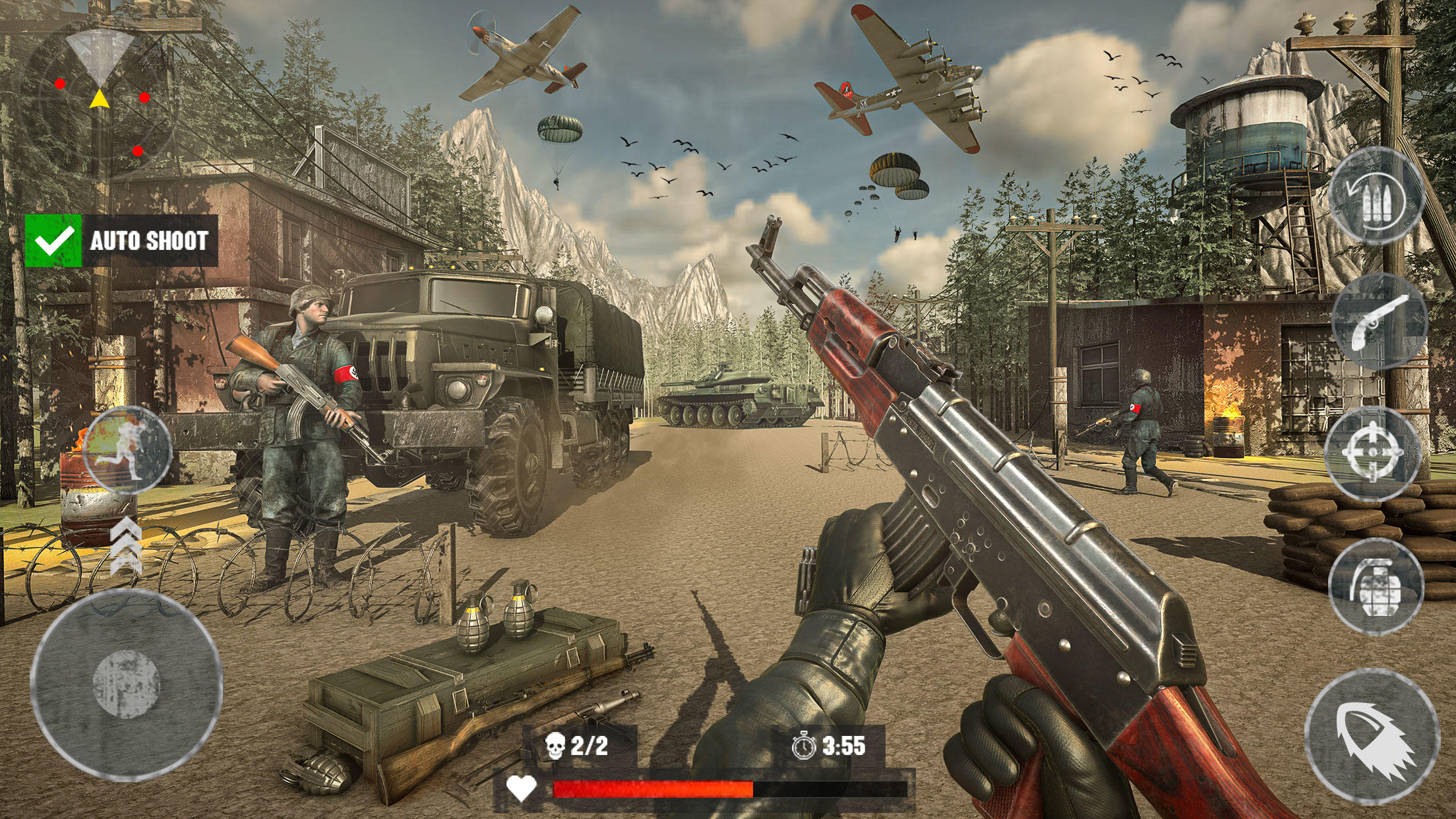Click the movement joystick pad
The height and width of the screenshot is (819, 1456).
coord(127,683)
